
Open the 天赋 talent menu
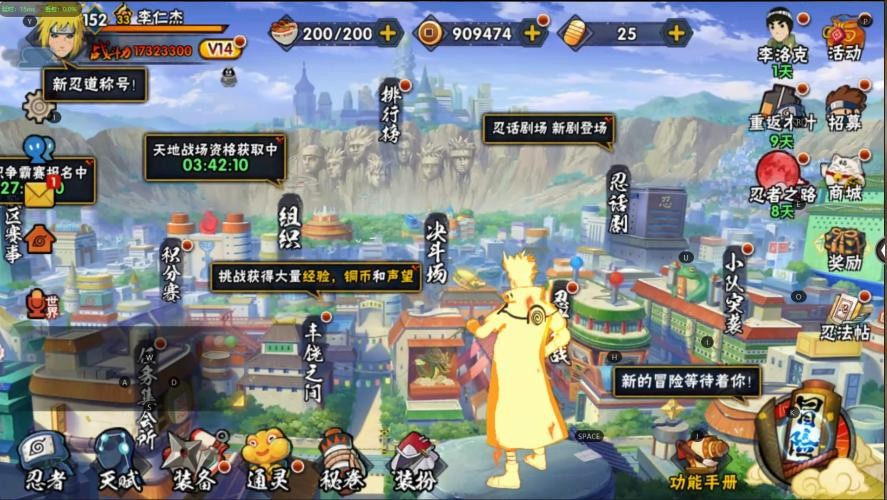pyautogui.click(x=119, y=459)
